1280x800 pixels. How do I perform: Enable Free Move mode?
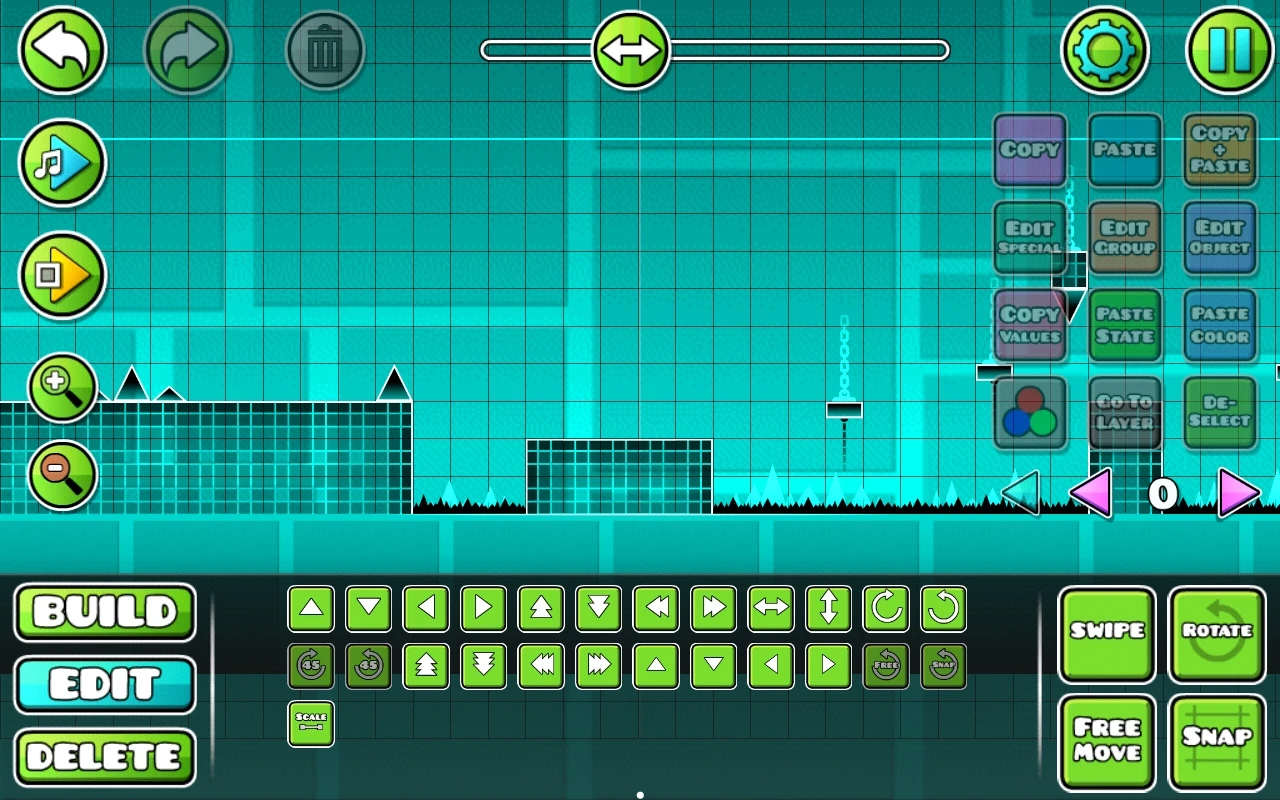(1107, 741)
